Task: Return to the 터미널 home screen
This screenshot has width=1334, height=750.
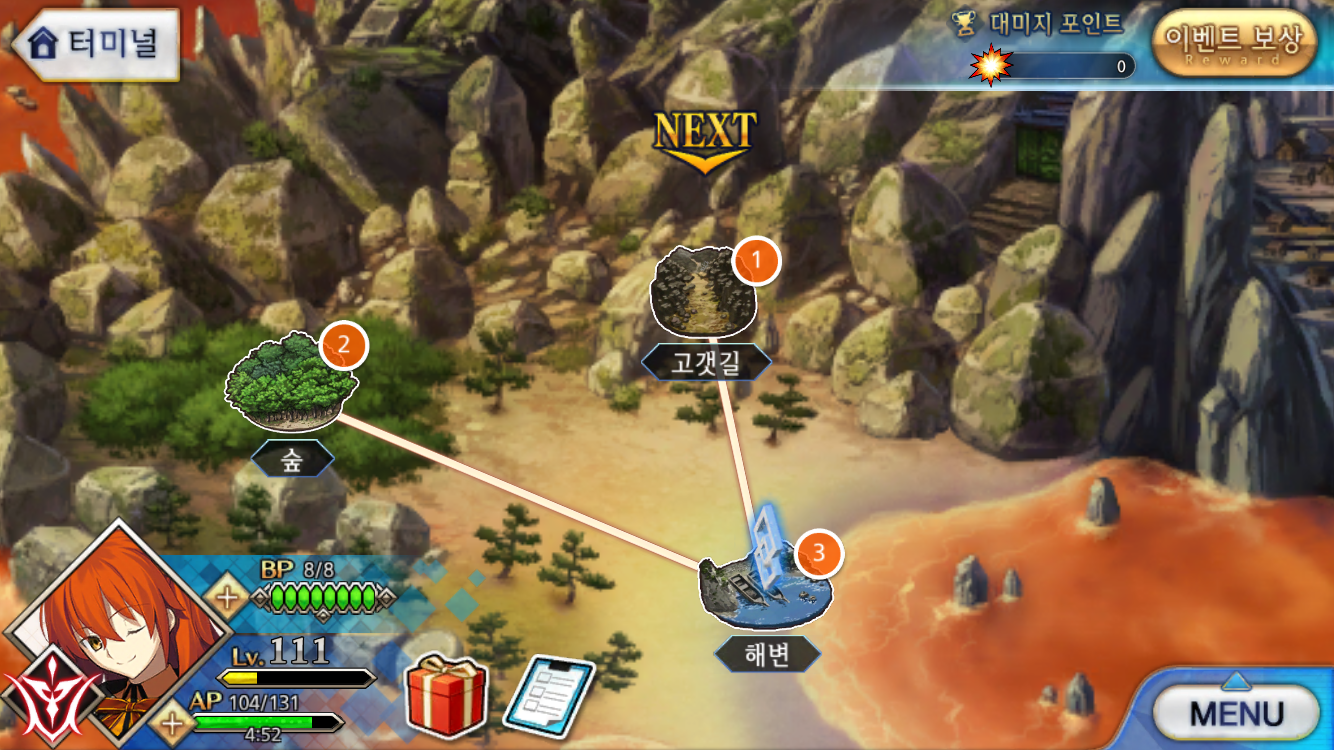Action: pos(96,44)
